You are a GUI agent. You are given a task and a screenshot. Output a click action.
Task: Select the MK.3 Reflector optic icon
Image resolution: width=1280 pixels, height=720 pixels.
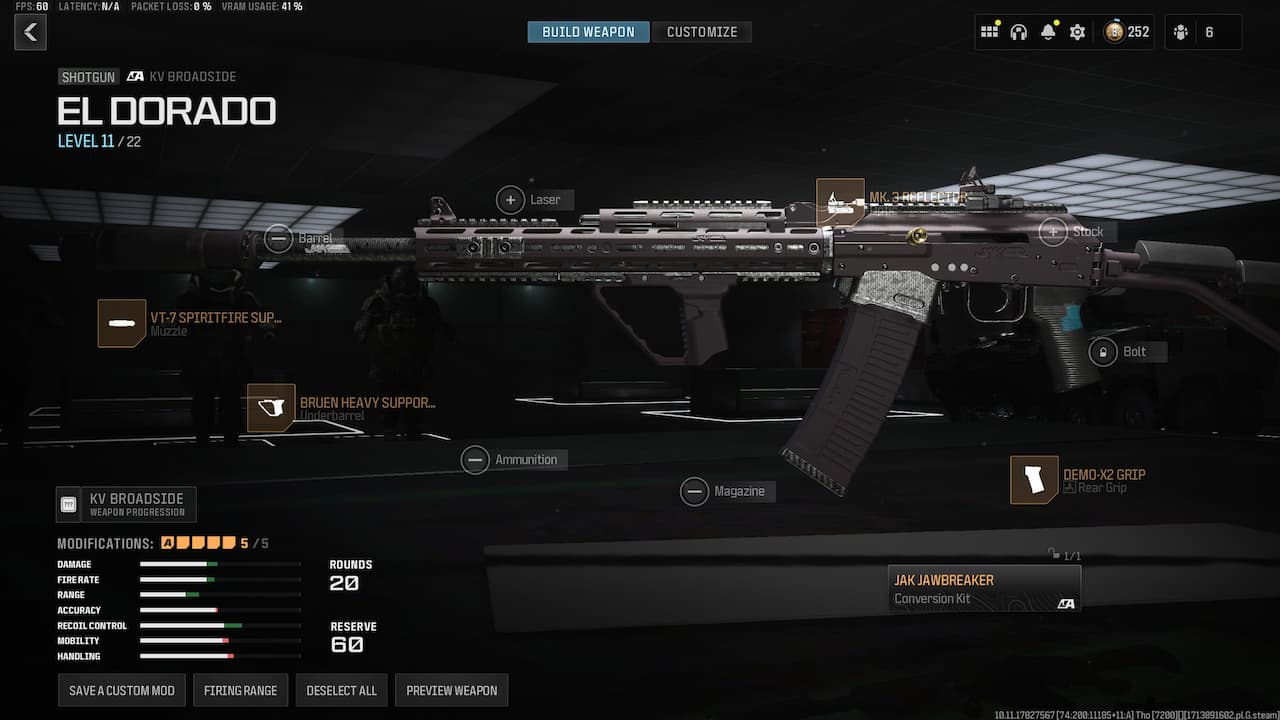tap(840, 199)
